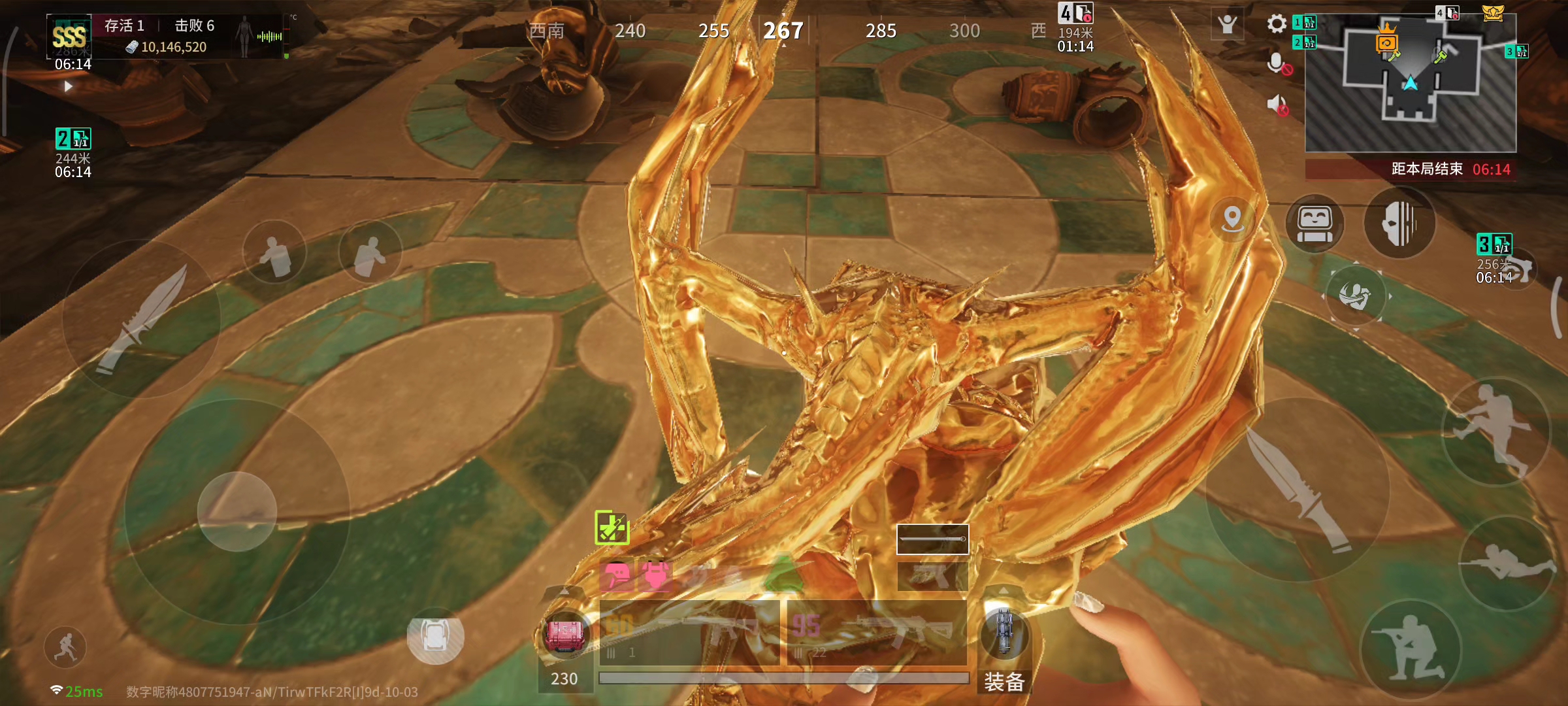Tap the lean left button

click(274, 252)
